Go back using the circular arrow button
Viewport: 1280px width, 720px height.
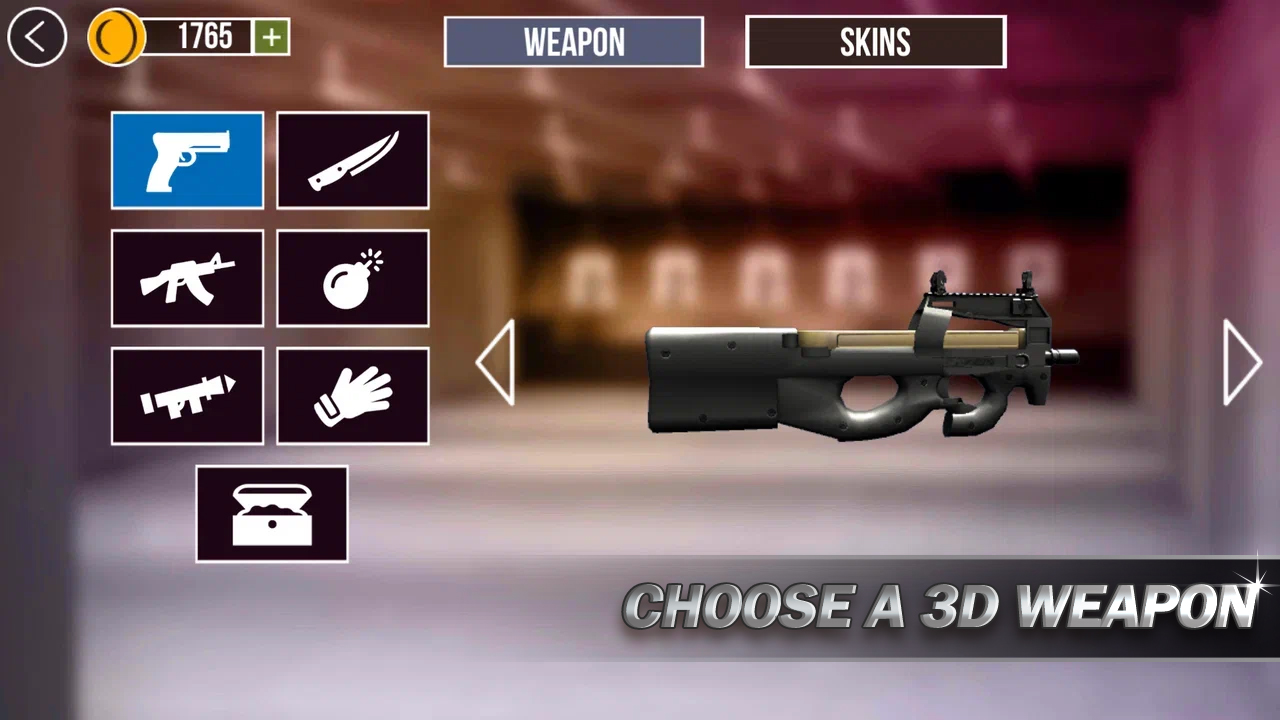pyautogui.click(x=36, y=38)
